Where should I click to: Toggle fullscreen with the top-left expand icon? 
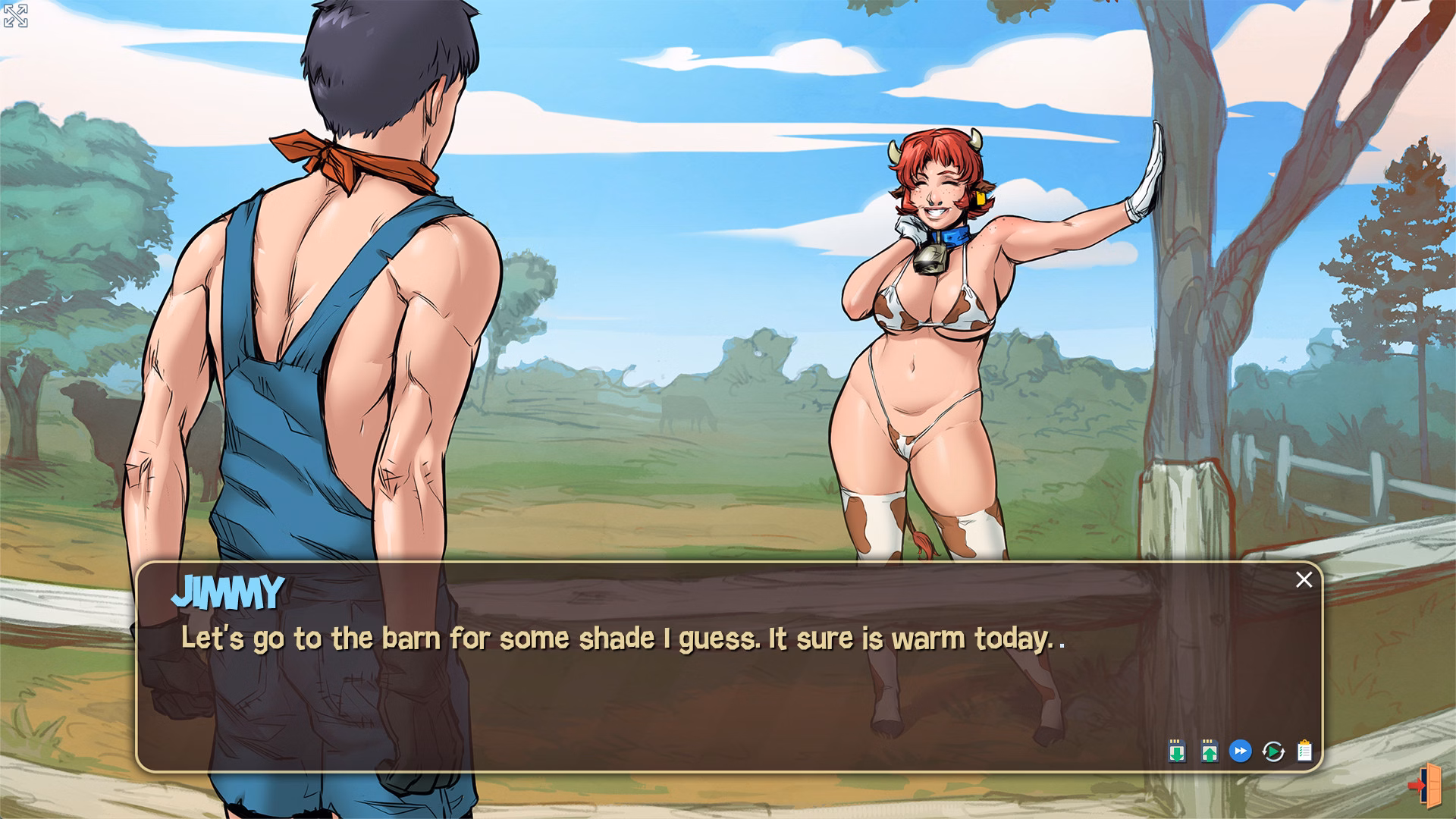14,15
